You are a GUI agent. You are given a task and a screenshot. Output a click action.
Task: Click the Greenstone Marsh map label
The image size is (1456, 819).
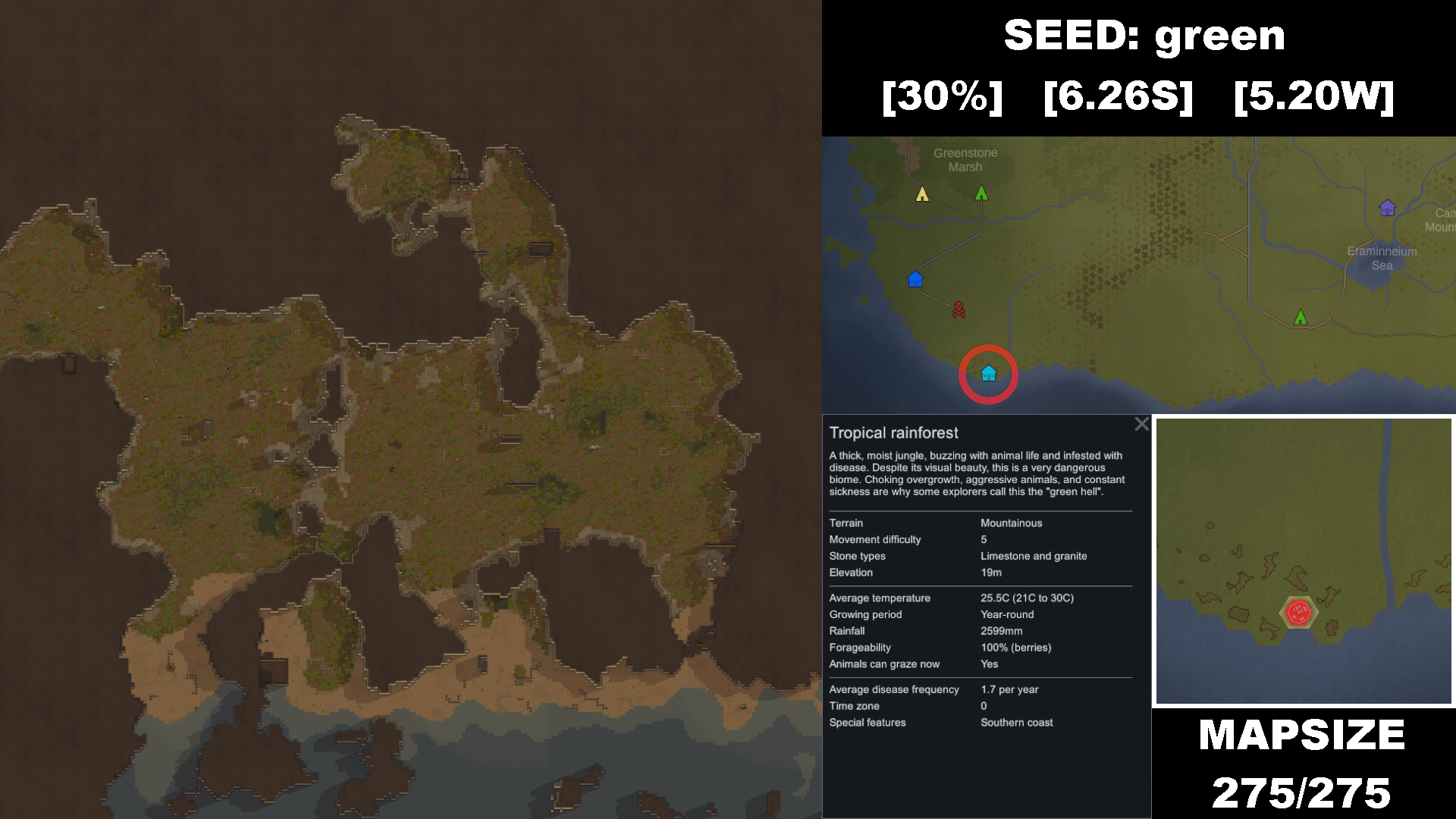[965, 159]
